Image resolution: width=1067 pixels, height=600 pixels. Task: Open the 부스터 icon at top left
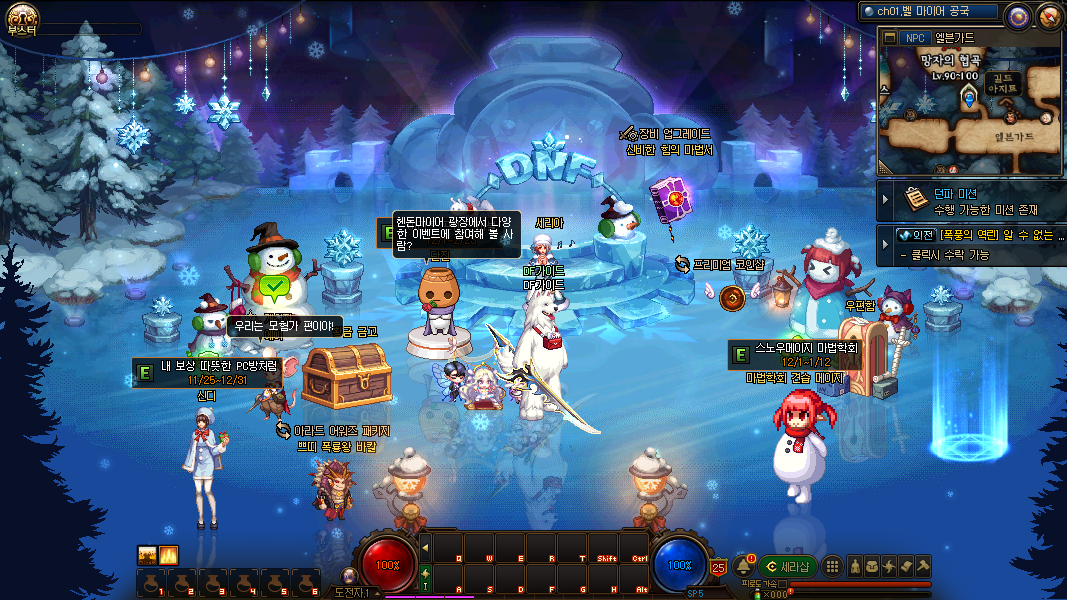click(x=22, y=17)
